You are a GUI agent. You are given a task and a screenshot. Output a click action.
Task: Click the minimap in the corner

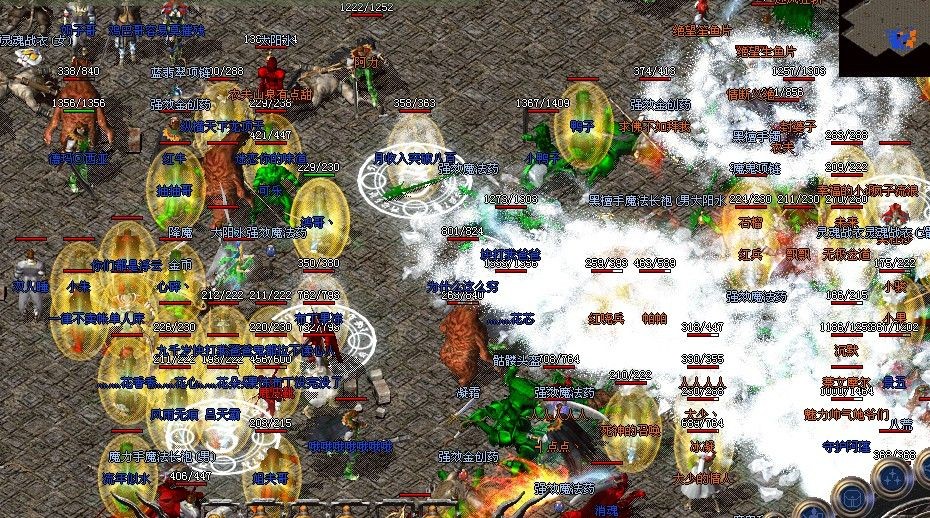tap(884, 38)
